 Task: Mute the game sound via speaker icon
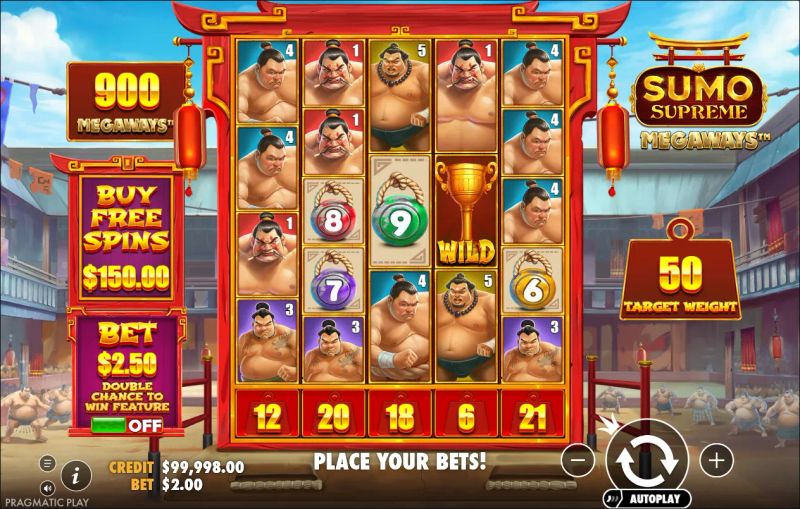coord(47,489)
